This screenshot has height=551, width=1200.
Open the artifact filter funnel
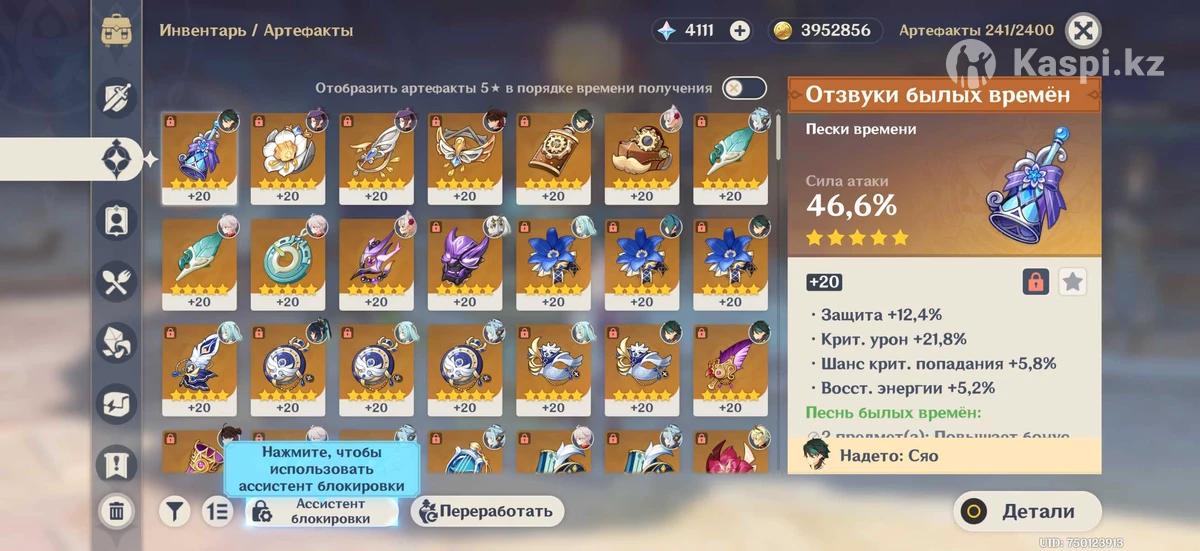point(174,511)
